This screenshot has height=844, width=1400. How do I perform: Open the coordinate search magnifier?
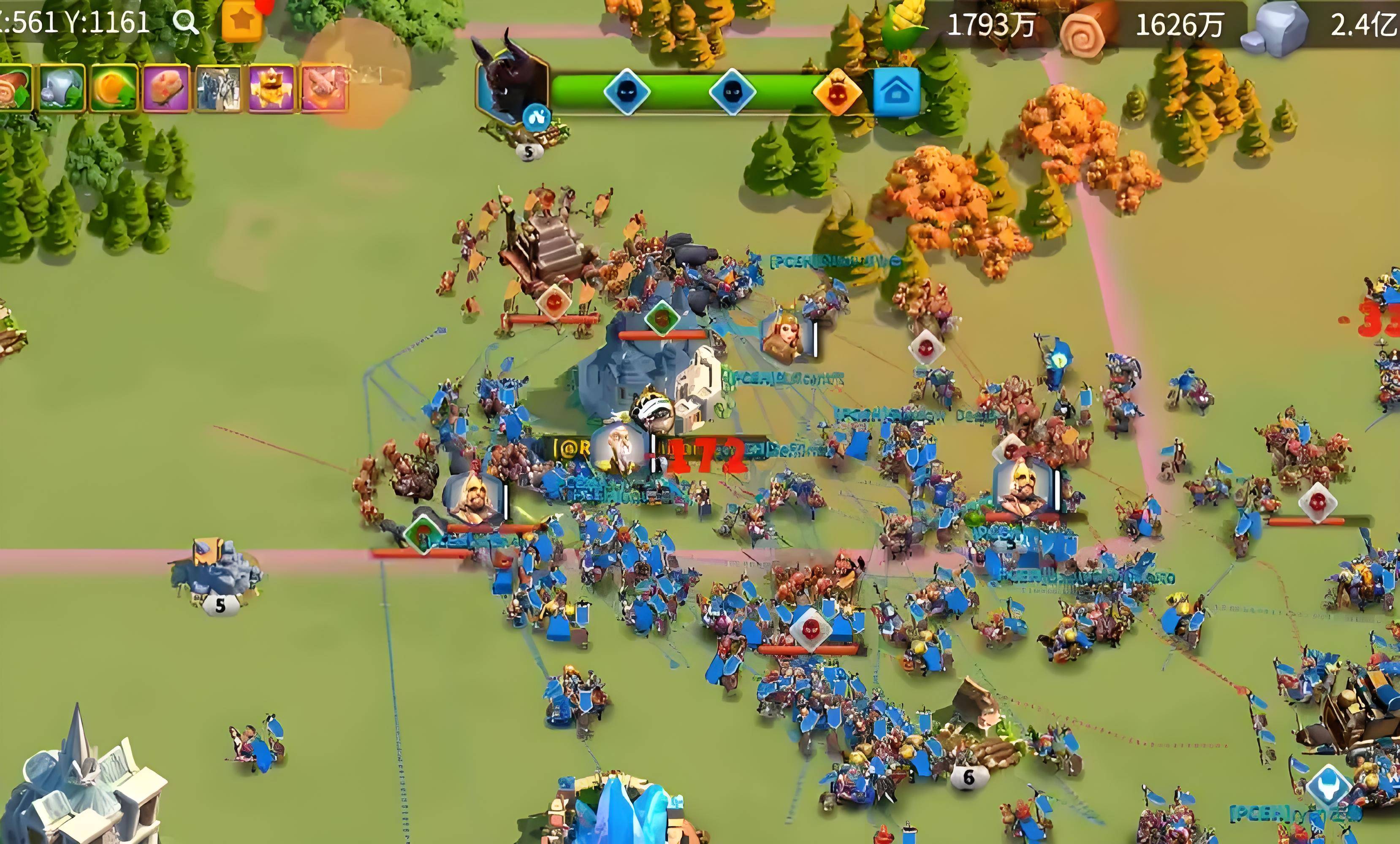tap(185, 23)
